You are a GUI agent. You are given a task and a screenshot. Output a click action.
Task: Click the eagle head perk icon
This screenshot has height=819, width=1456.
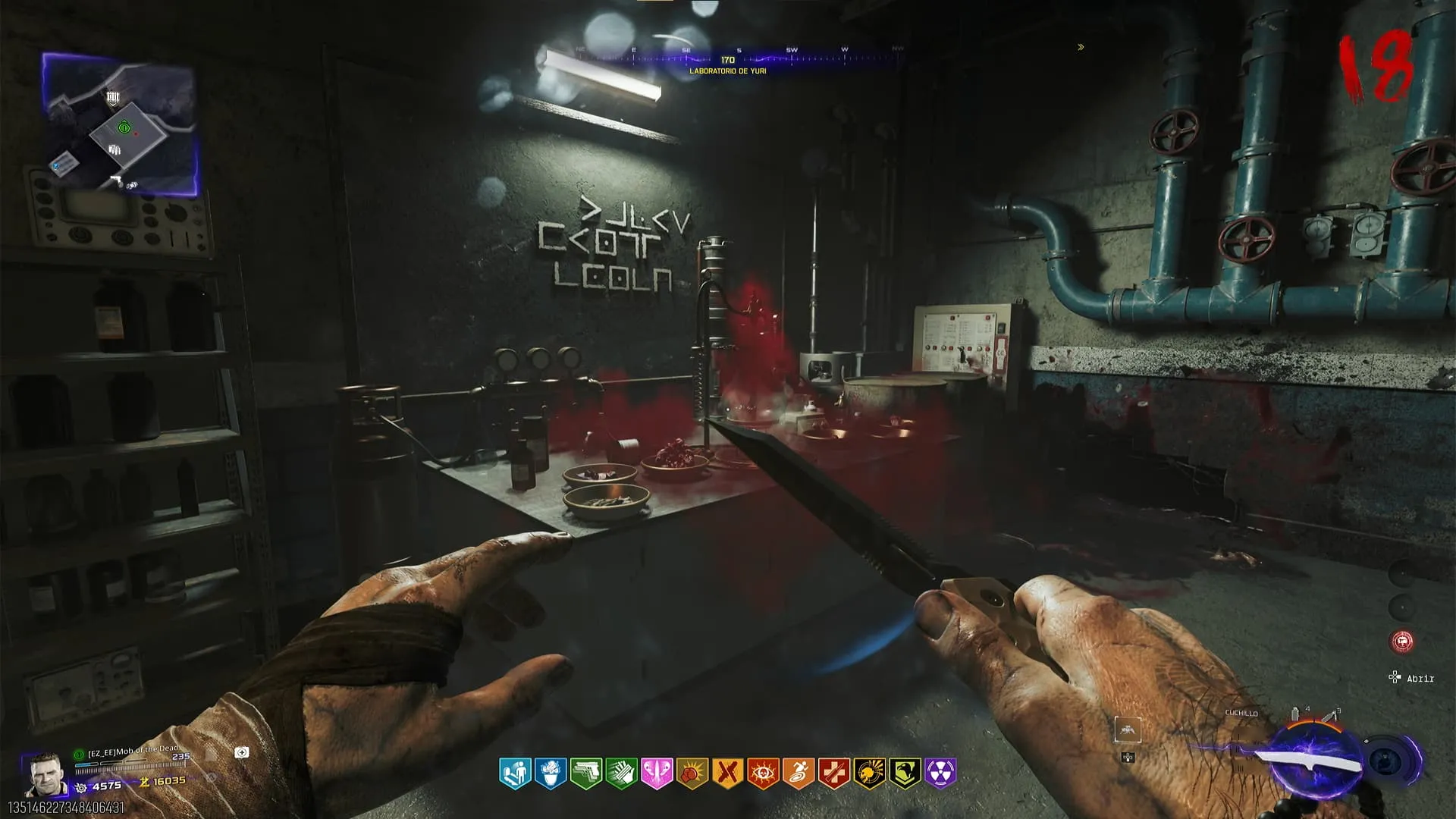tap(905, 773)
